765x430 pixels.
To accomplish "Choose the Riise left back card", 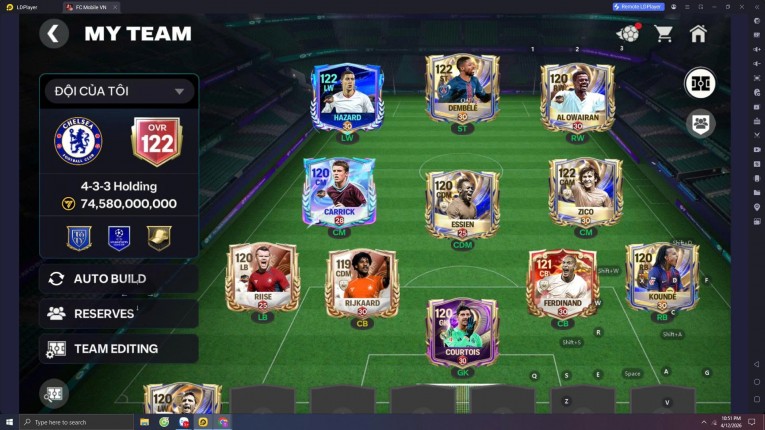I will click(262, 278).
